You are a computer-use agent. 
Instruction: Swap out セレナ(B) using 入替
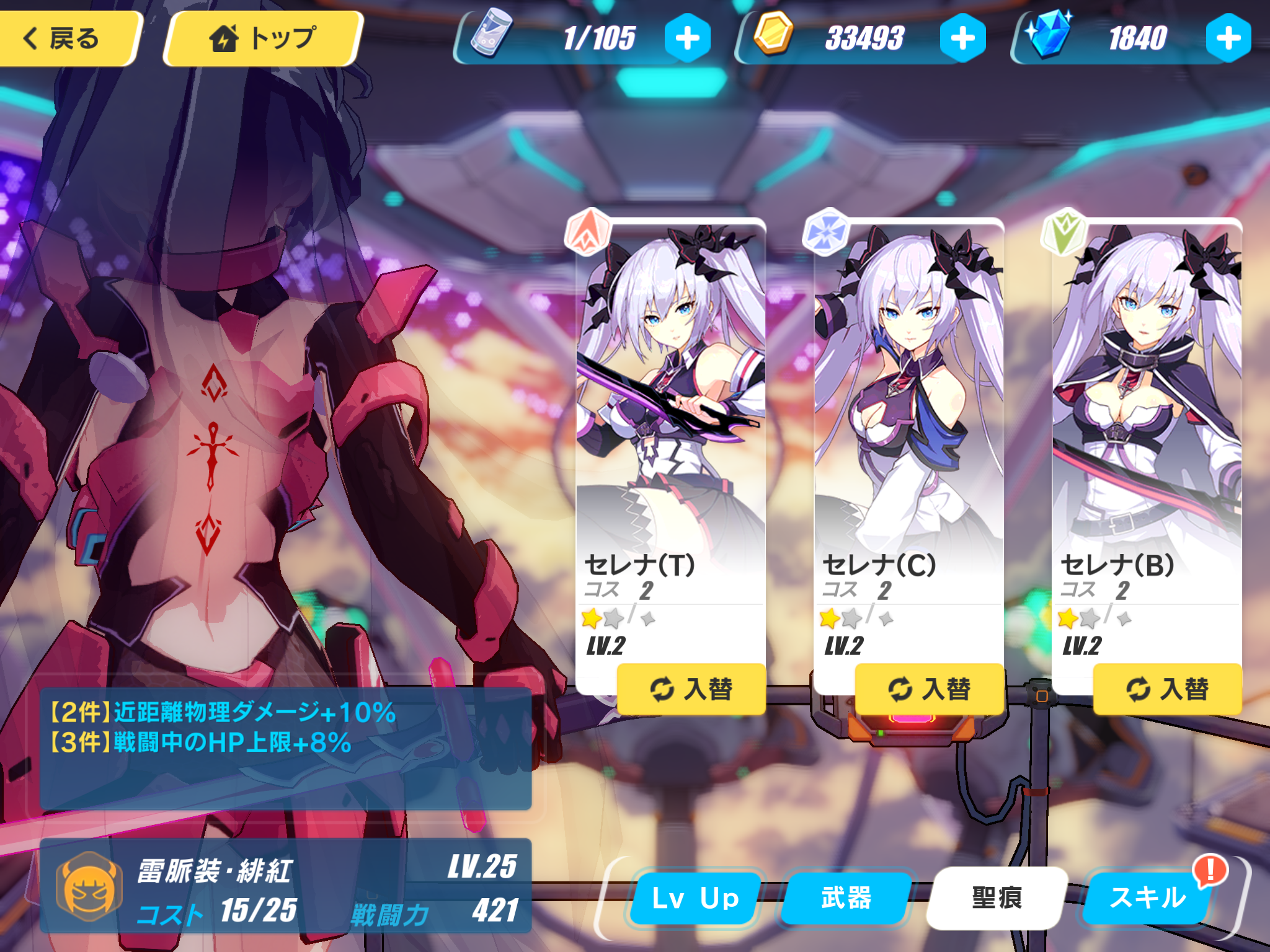(x=1168, y=689)
